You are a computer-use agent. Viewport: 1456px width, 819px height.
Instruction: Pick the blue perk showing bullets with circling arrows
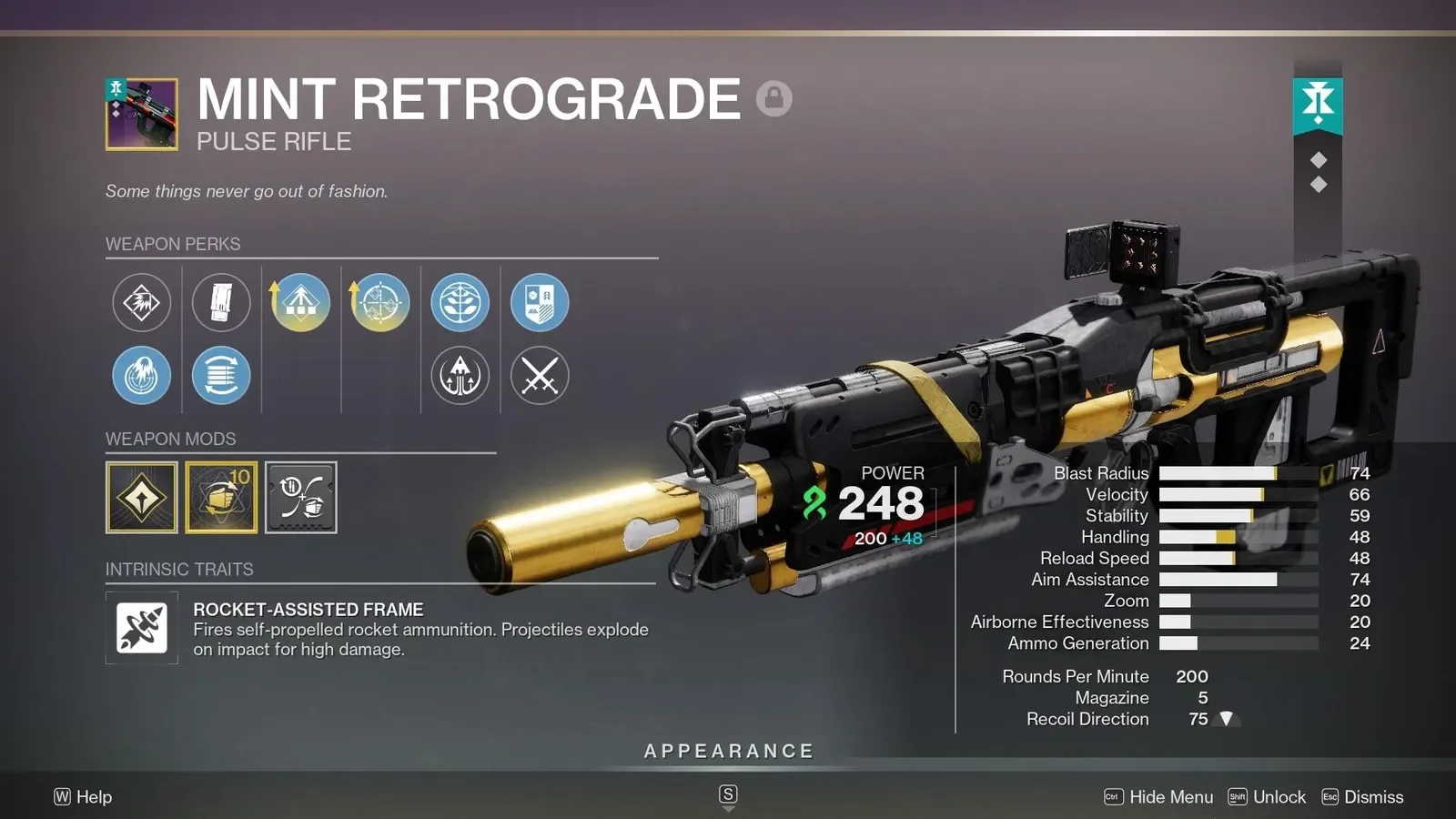click(221, 375)
